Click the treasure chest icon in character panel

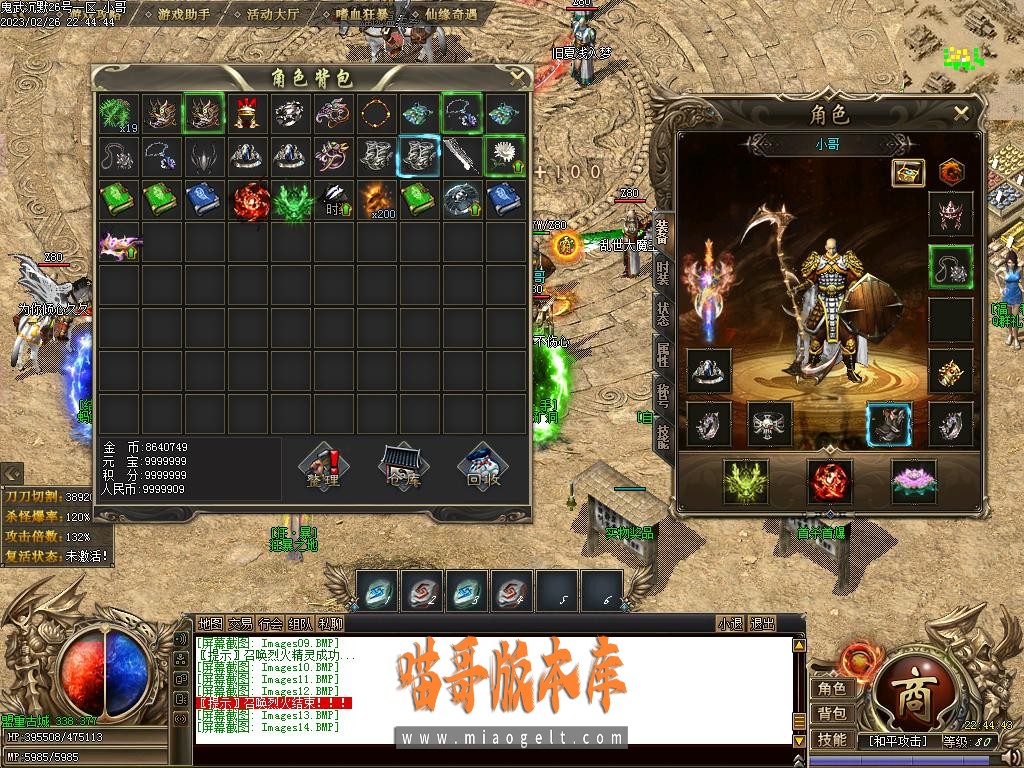click(x=908, y=171)
